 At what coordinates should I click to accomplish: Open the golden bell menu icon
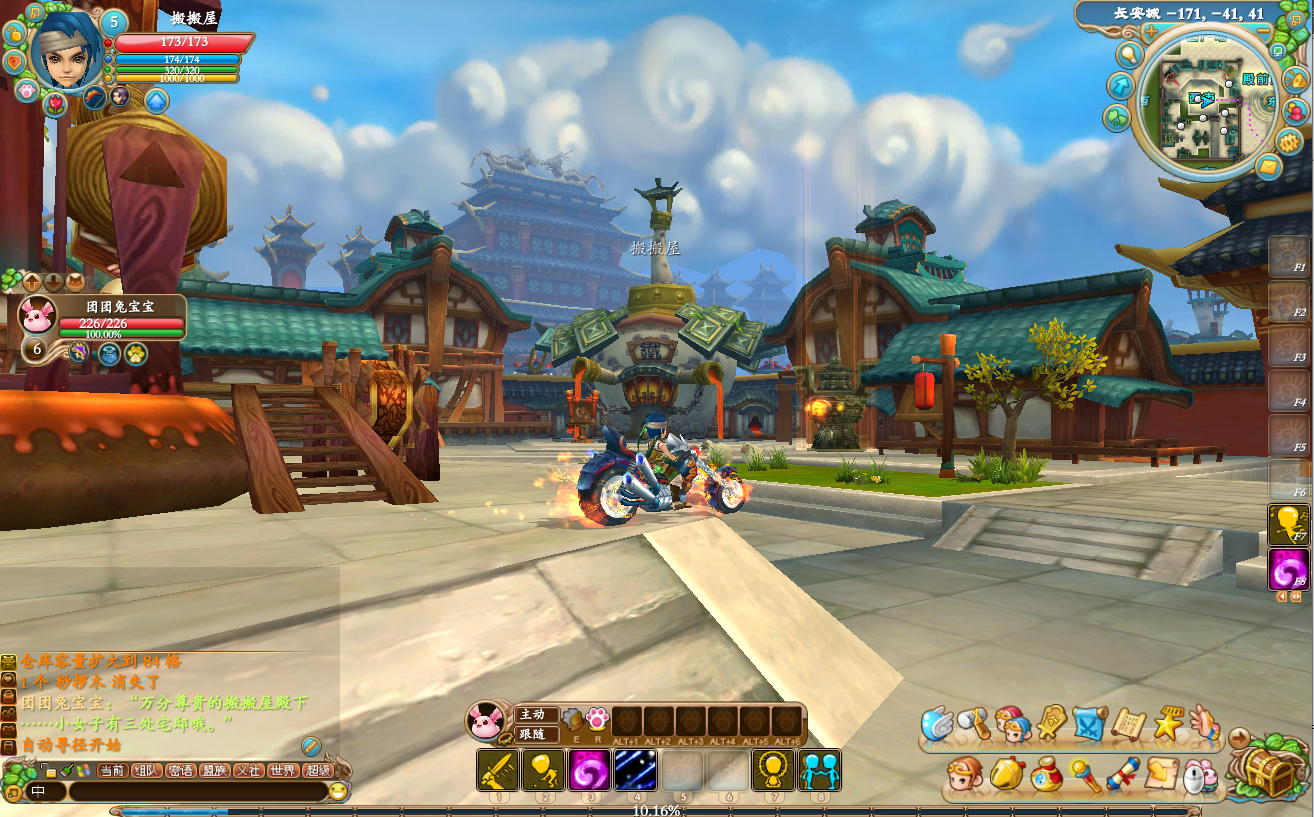pyautogui.click(x=1006, y=773)
